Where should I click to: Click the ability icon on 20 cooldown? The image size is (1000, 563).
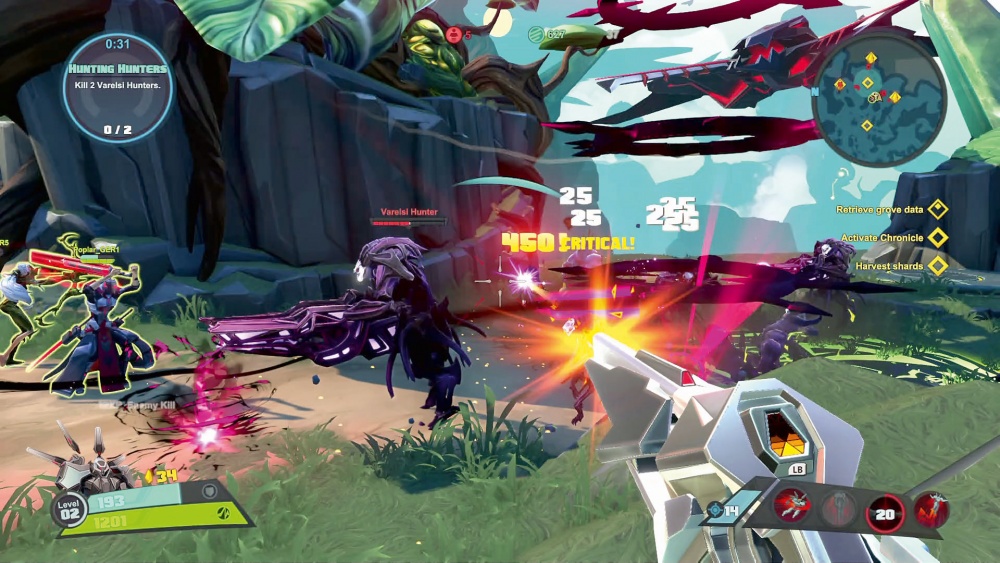[885, 512]
